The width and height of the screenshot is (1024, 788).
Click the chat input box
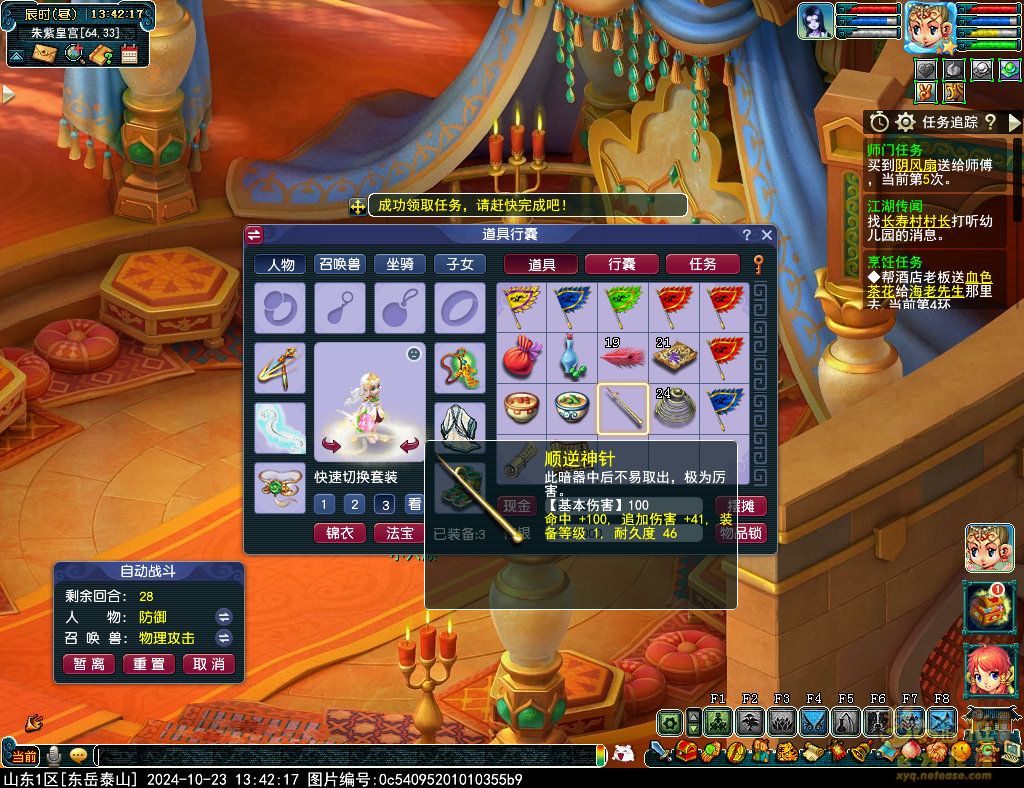tap(350, 756)
